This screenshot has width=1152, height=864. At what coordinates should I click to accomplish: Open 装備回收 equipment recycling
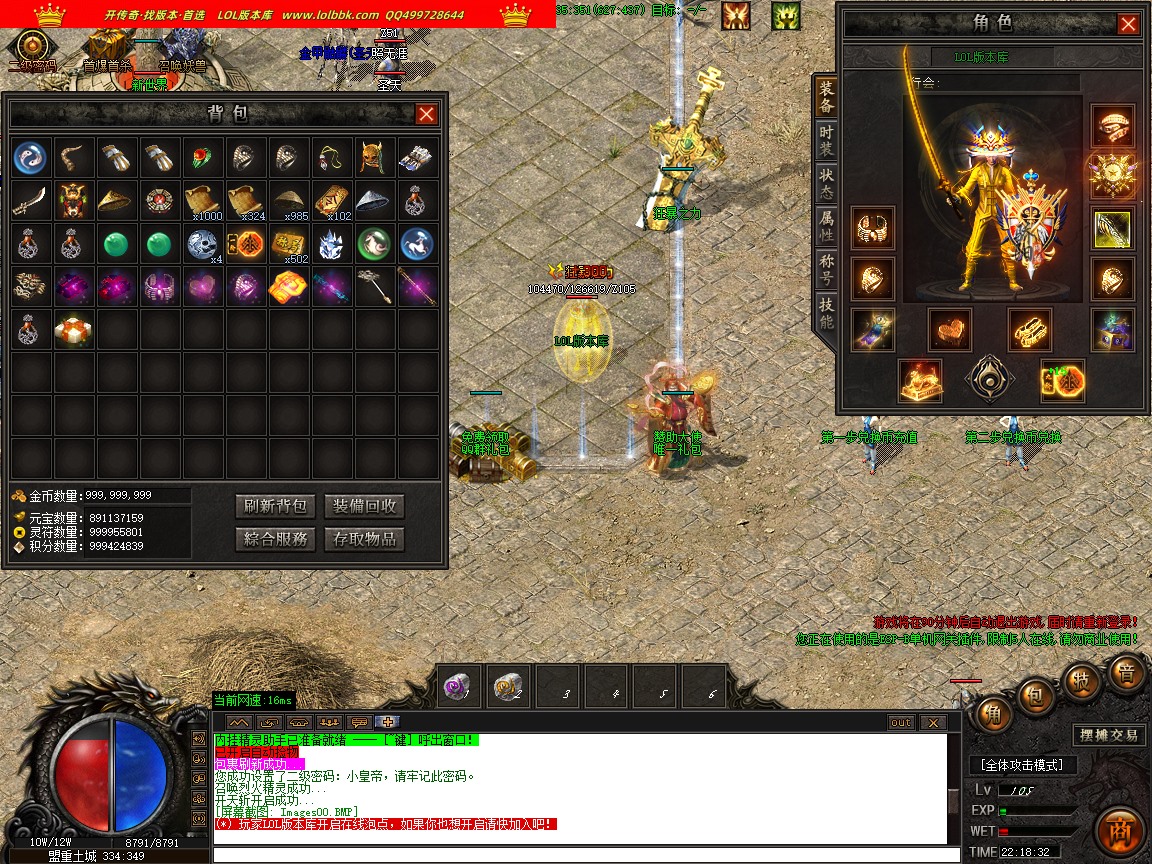[x=365, y=506]
